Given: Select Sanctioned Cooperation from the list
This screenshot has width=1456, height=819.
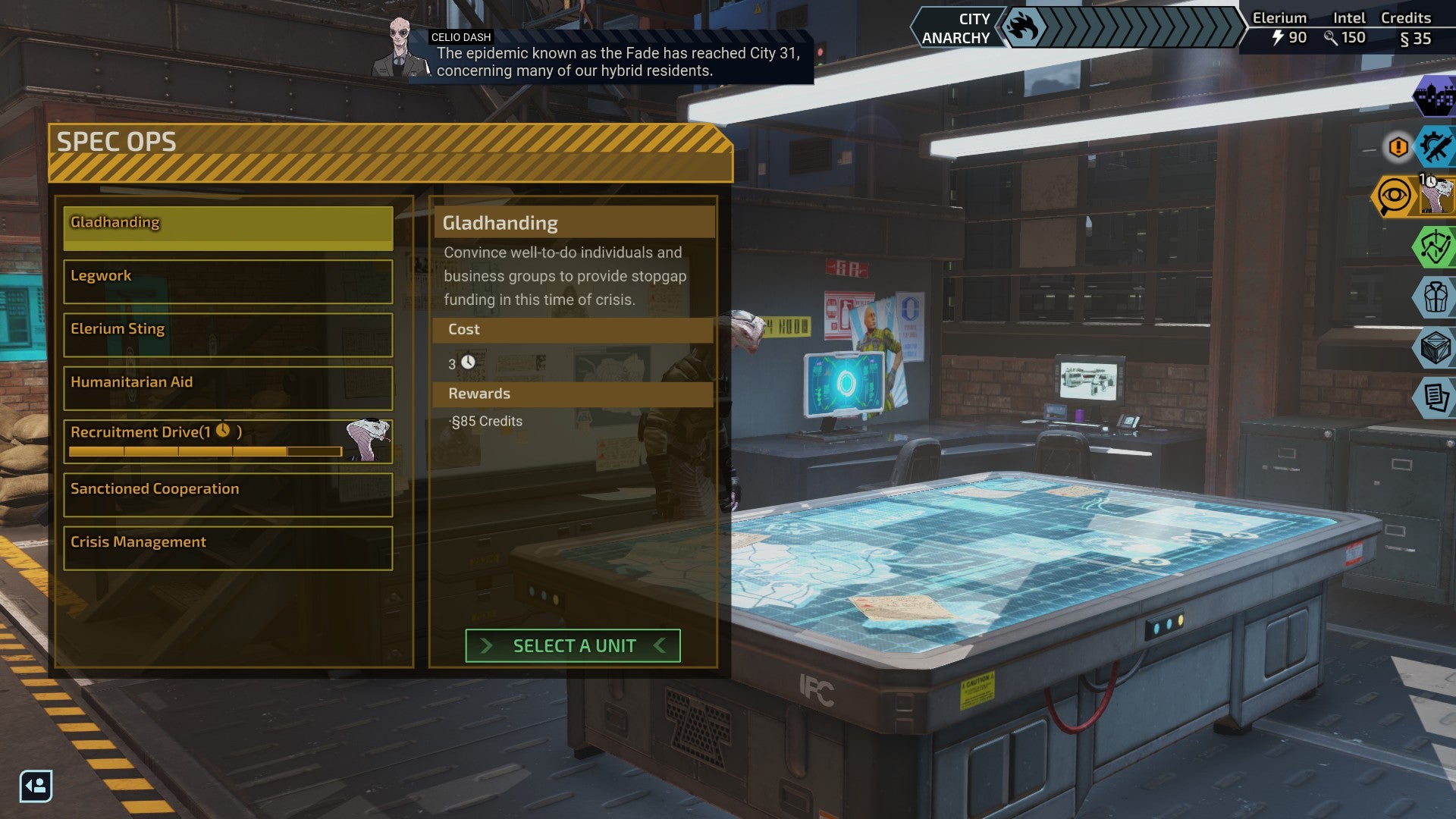Looking at the screenshot, I should pyautogui.click(x=227, y=495).
